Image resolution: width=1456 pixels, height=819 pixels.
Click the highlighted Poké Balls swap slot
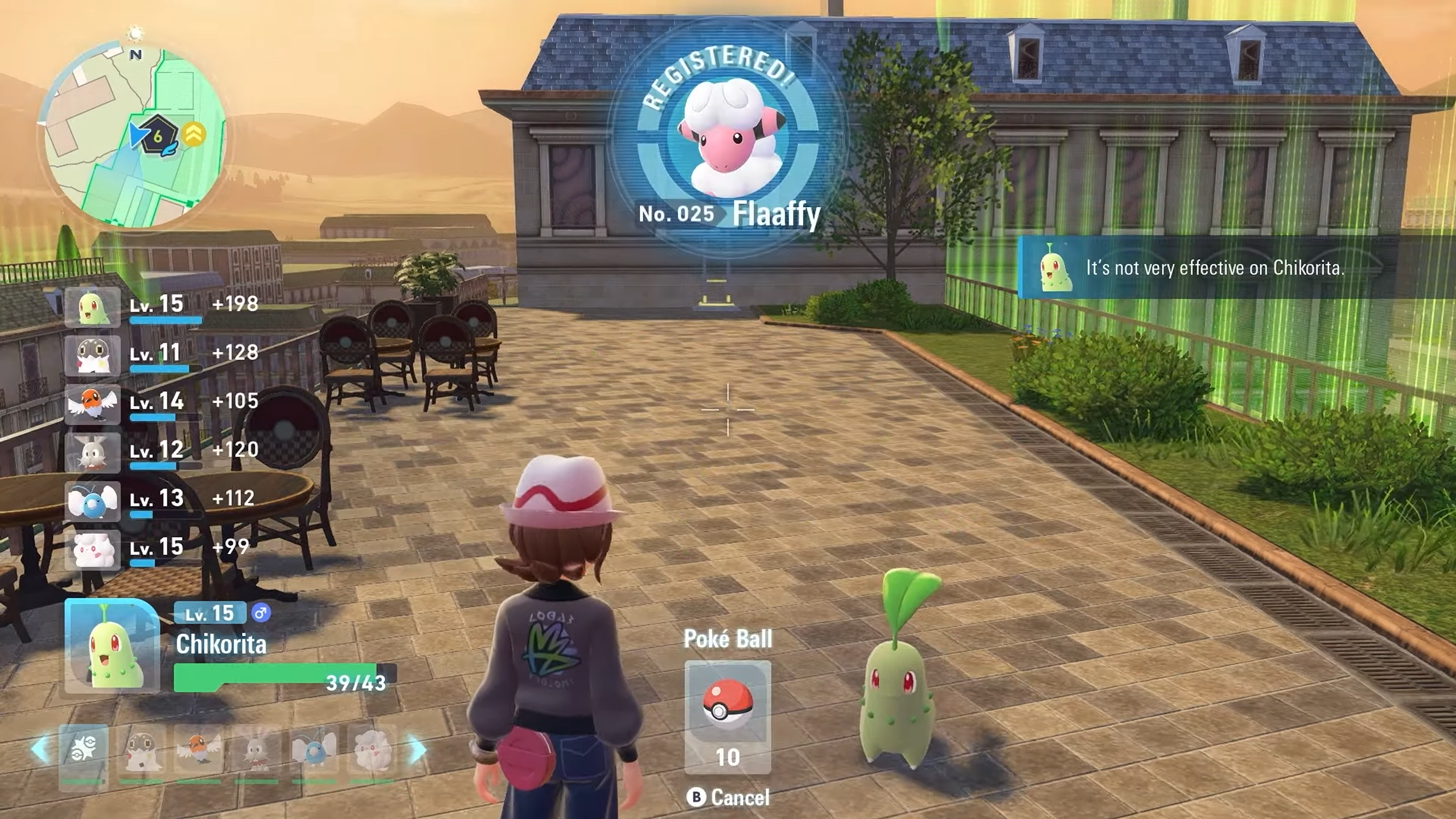pyautogui.click(x=84, y=750)
